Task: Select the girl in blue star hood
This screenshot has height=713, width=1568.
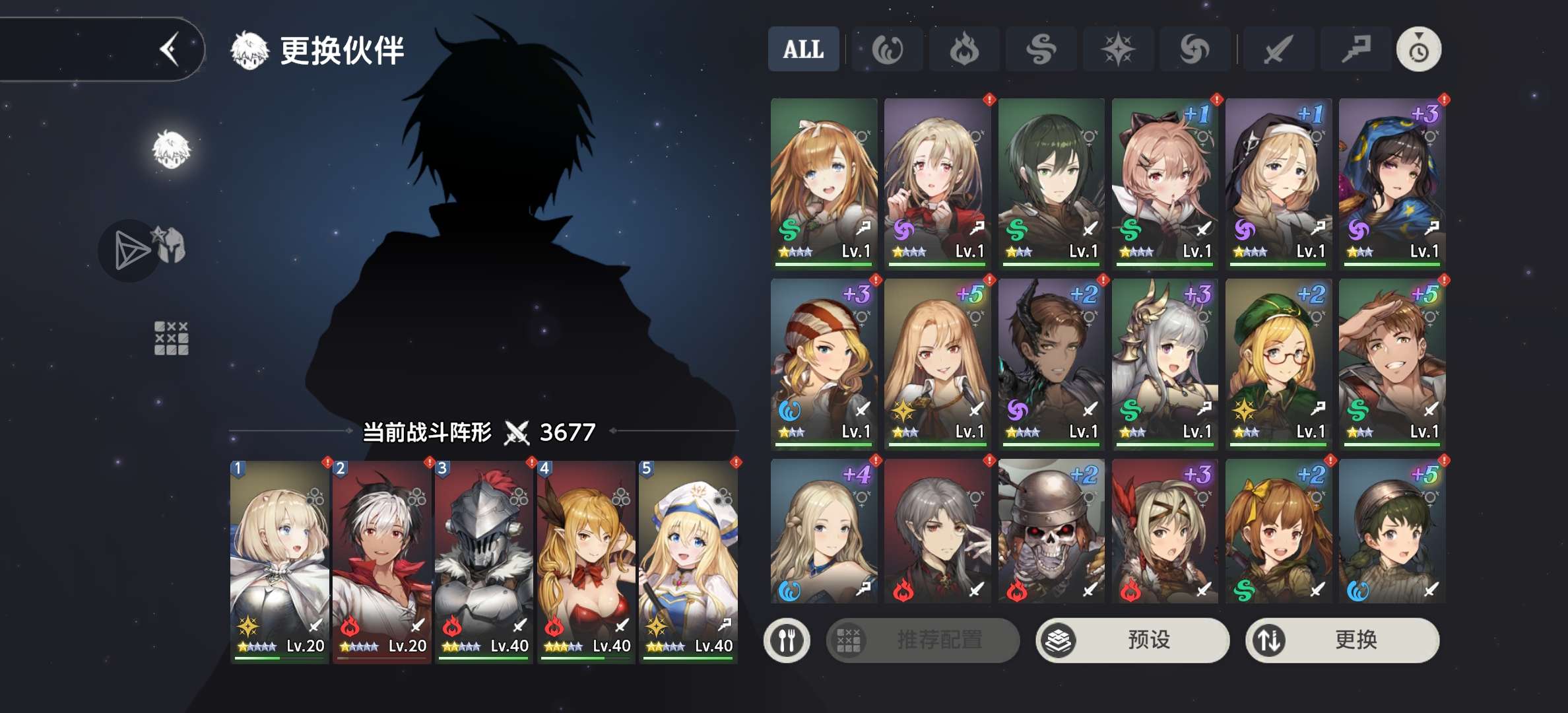Action: (1392, 183)
